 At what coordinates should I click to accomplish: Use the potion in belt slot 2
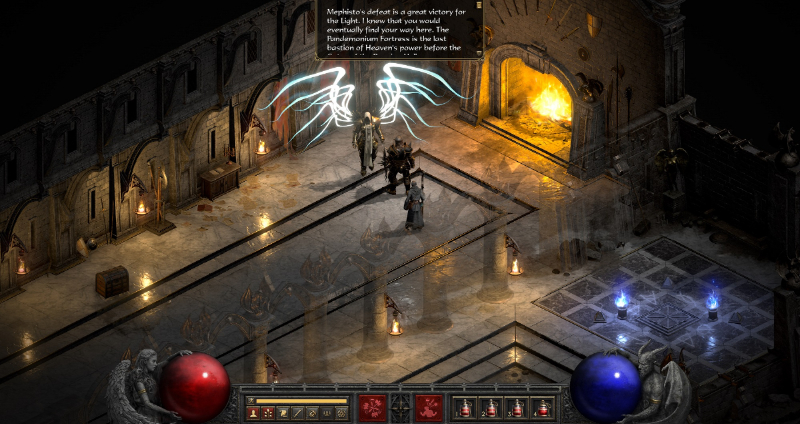tap(490, 407)
